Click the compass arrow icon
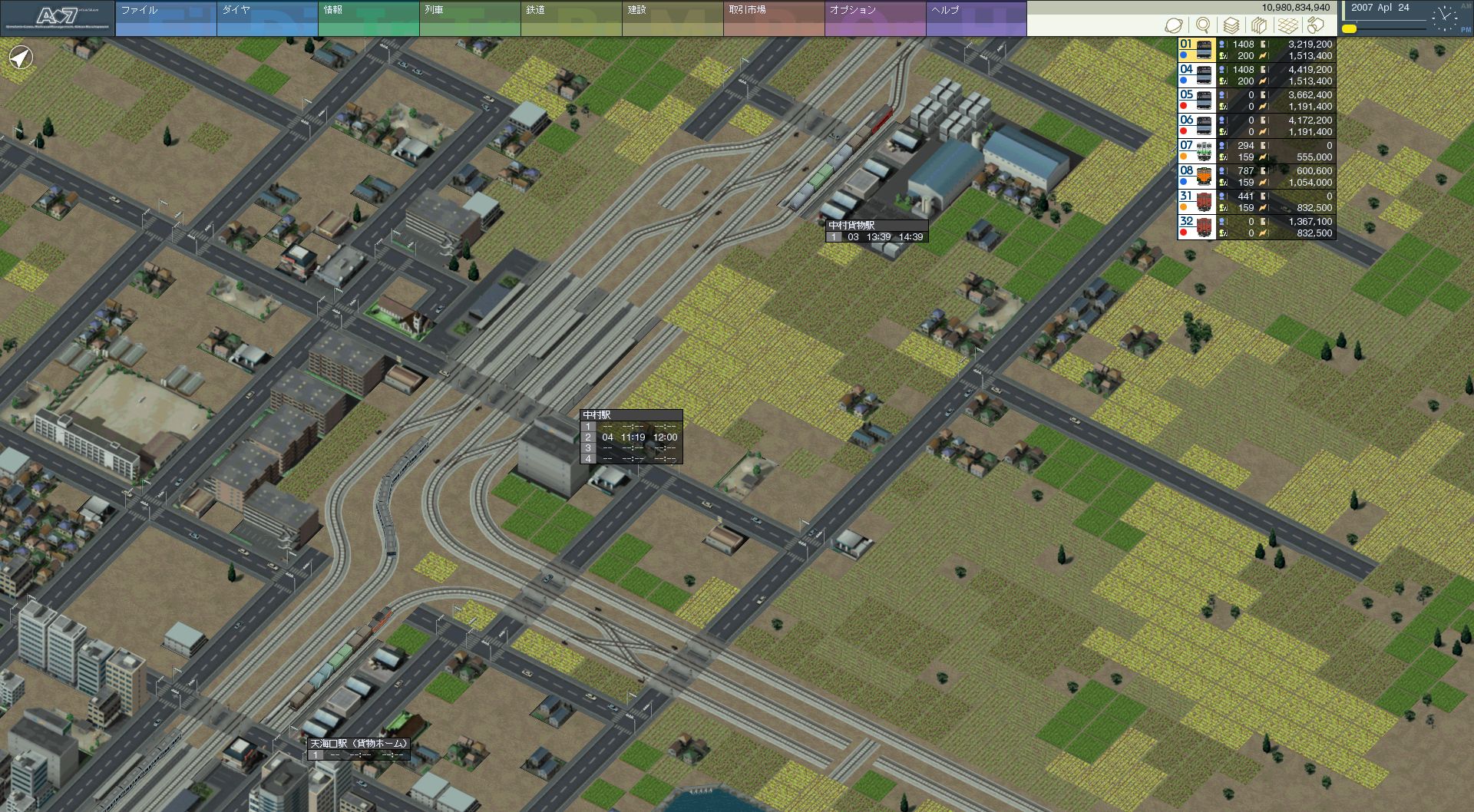 (21, 58)
